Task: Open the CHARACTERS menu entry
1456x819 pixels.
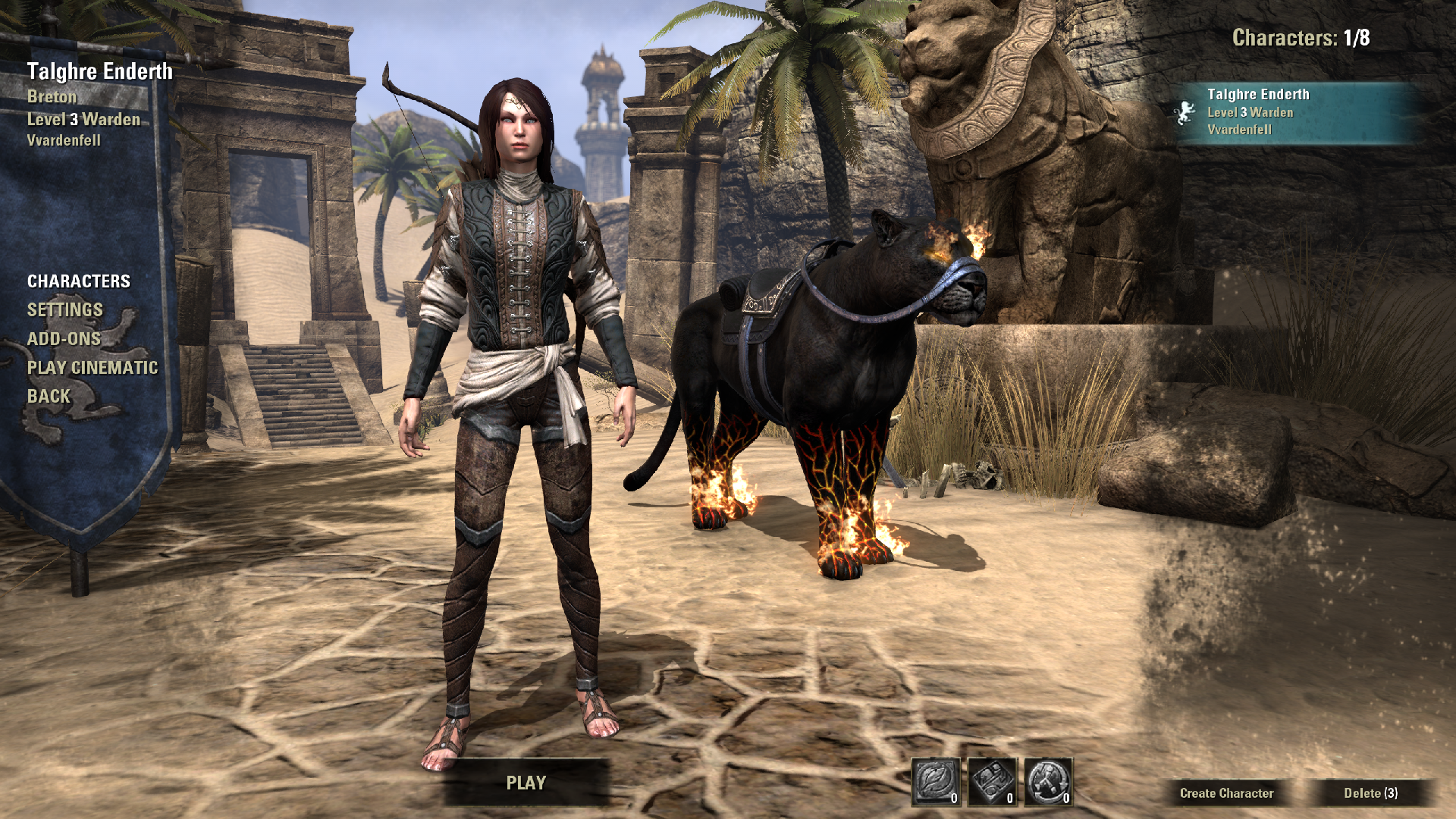Action: [x=79, y=281]
